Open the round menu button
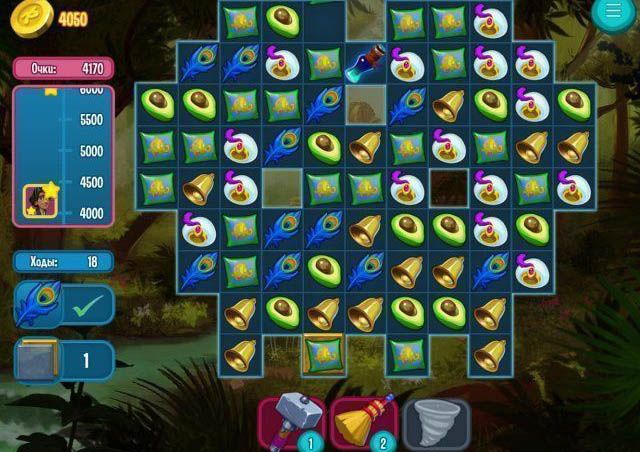 (613, 11)
